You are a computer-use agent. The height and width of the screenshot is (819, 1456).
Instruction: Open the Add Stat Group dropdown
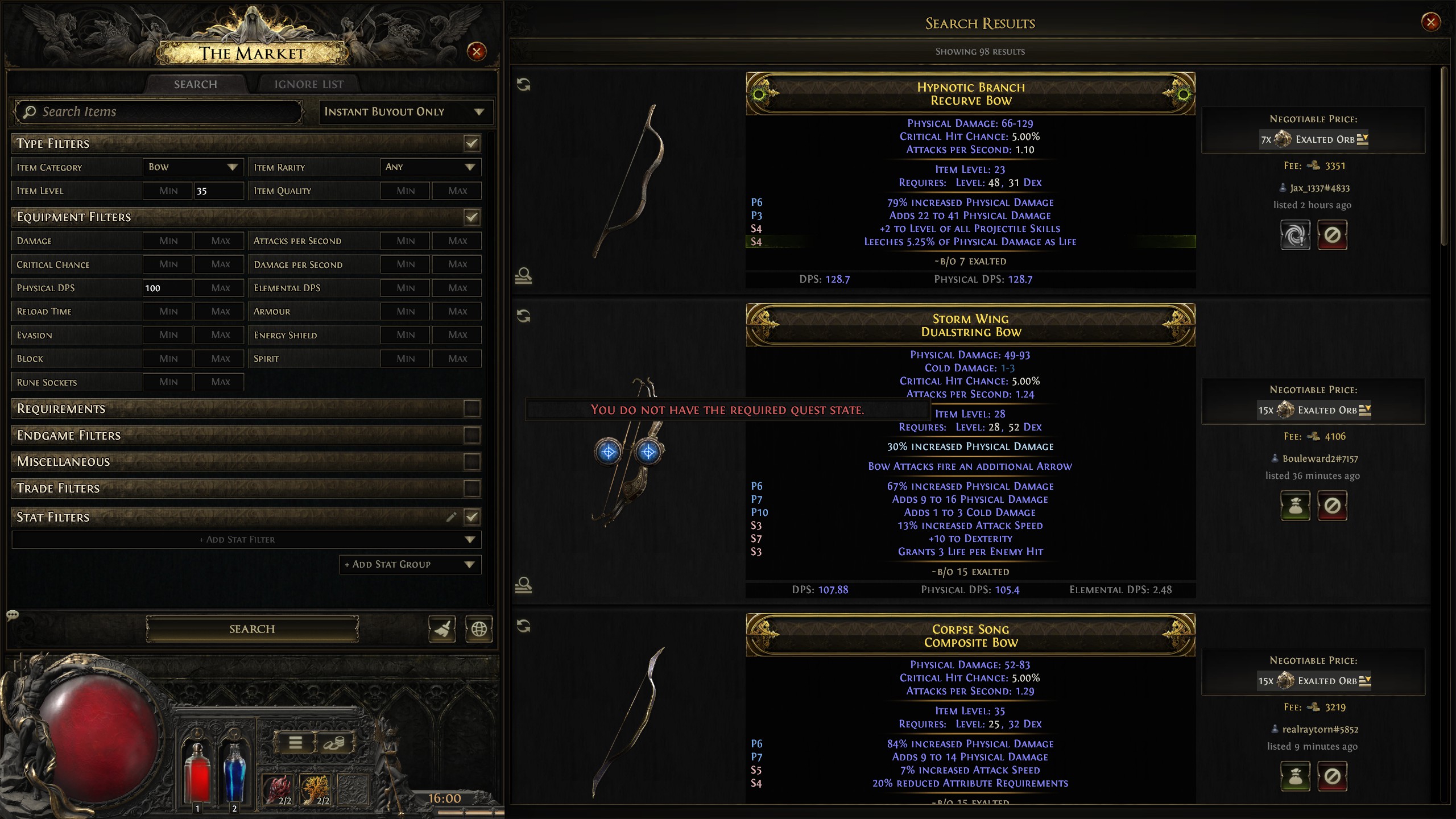pyautogui.click(x=409, y=564)
